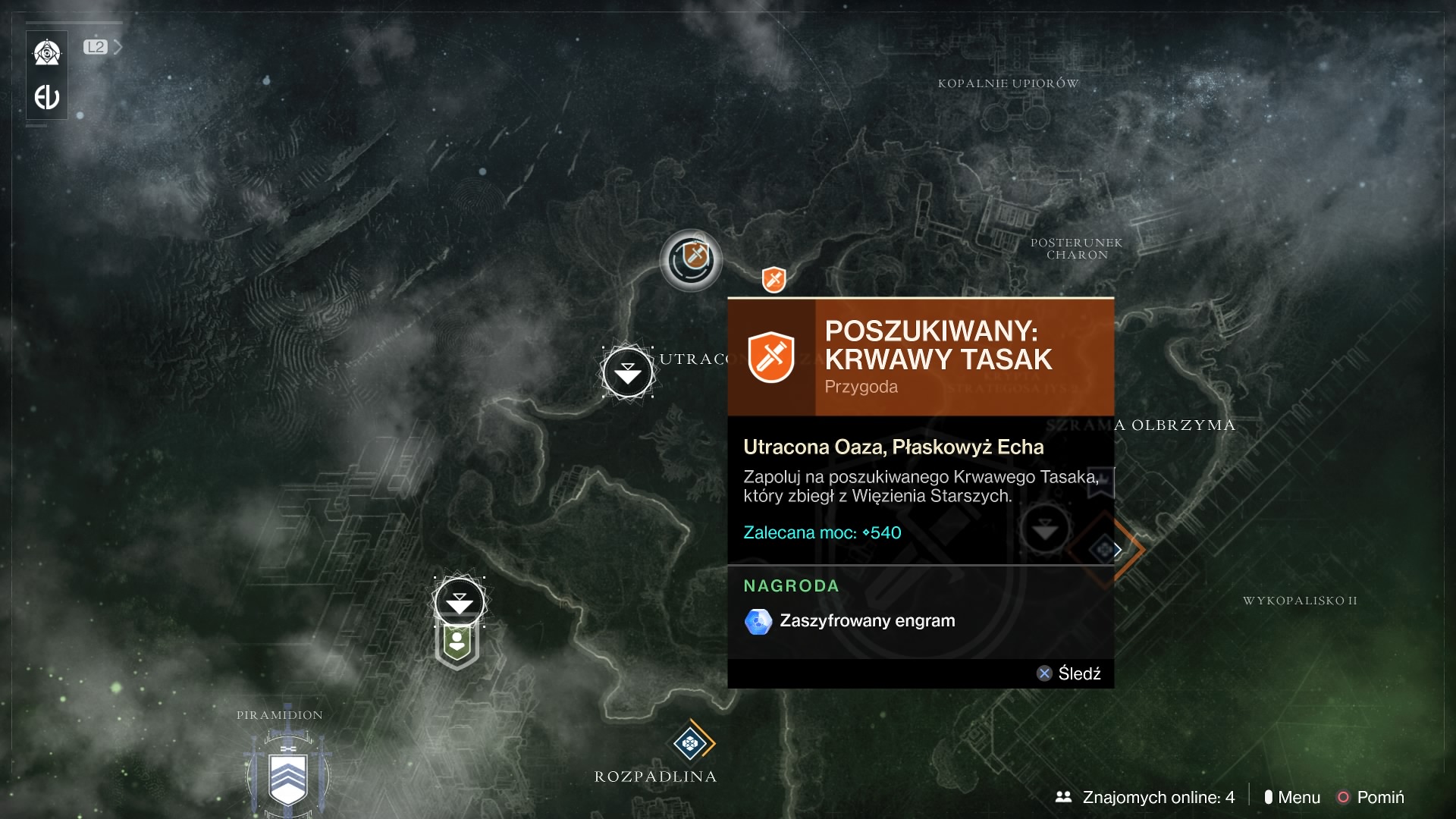Open the ghost icon in the top-left panel
This screenshot has height=819, width=1456.
(x=47, y=53)
